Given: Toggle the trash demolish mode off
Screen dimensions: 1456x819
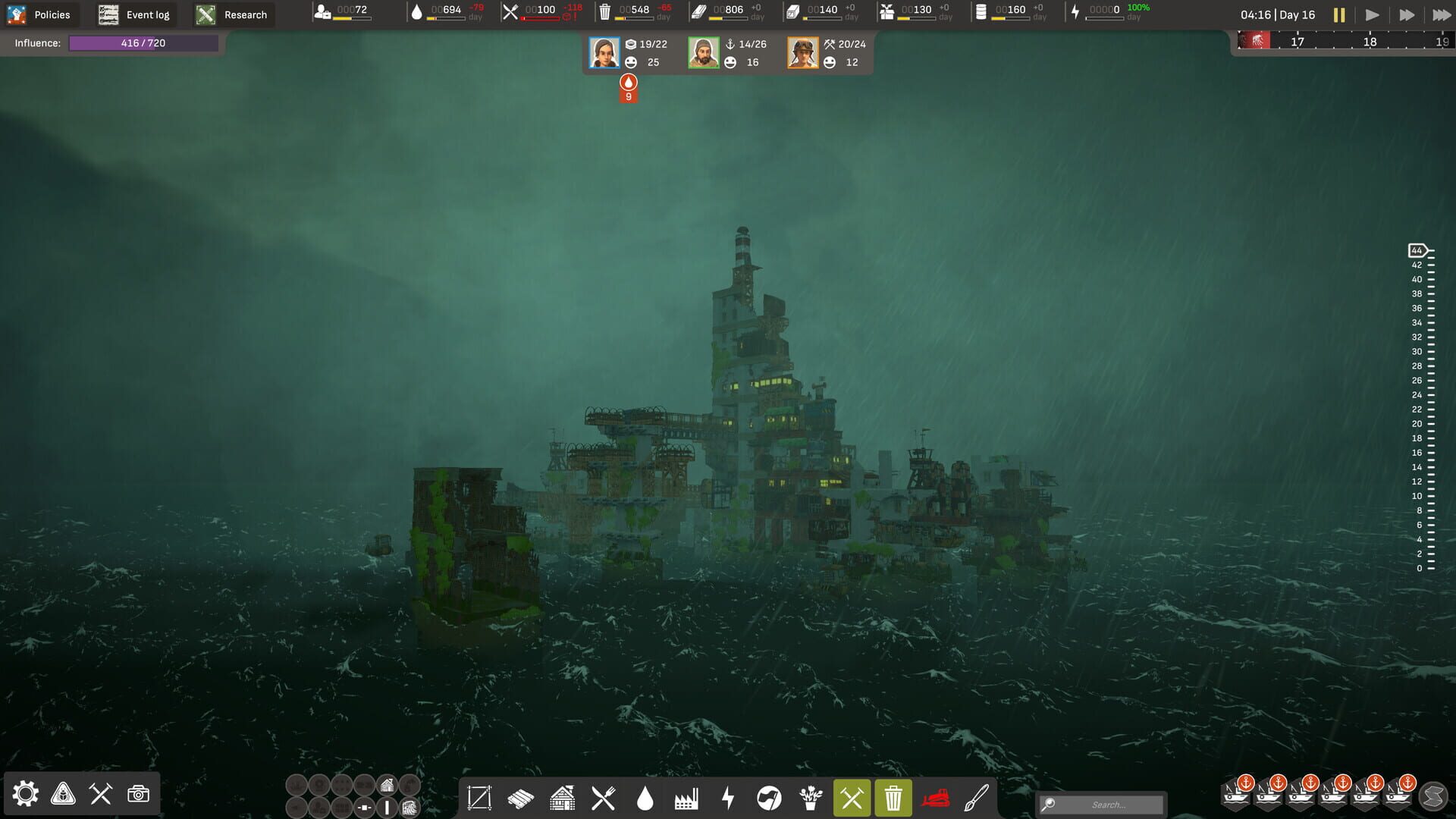Looking at the screenshot, I should [893, 798].
